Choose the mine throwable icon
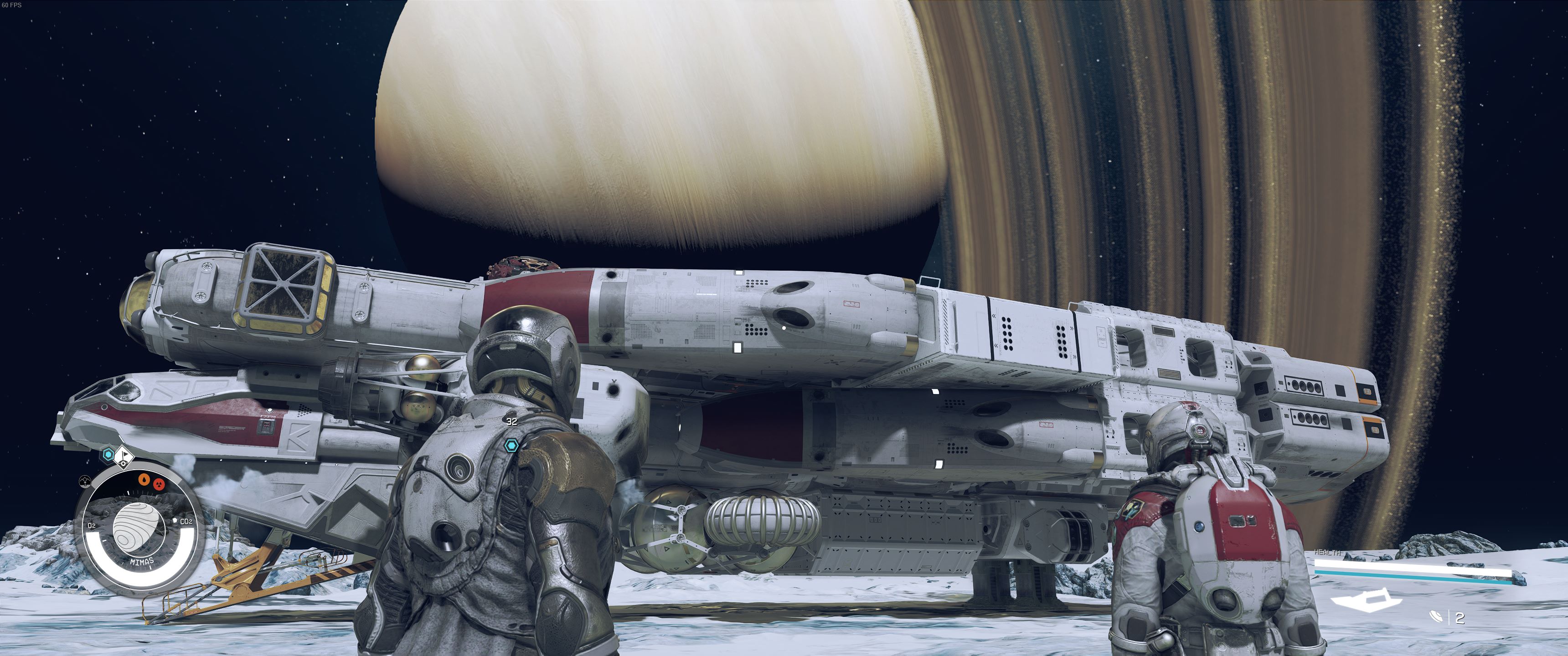The width and height of the screenshot is (1568, 656). pyautogui.click(x=1437, y=617)
